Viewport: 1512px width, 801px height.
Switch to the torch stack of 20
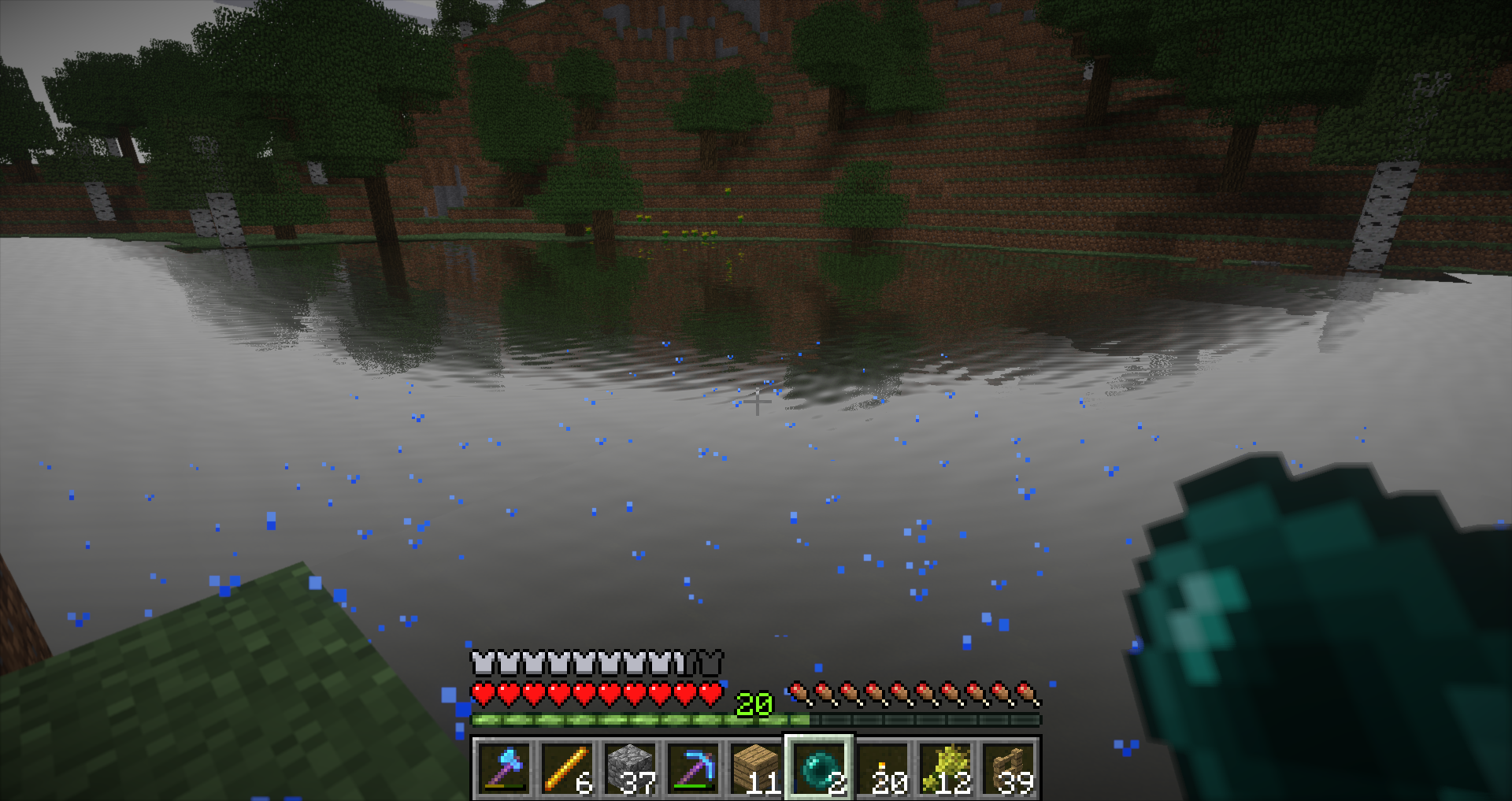tap(882, 768)
